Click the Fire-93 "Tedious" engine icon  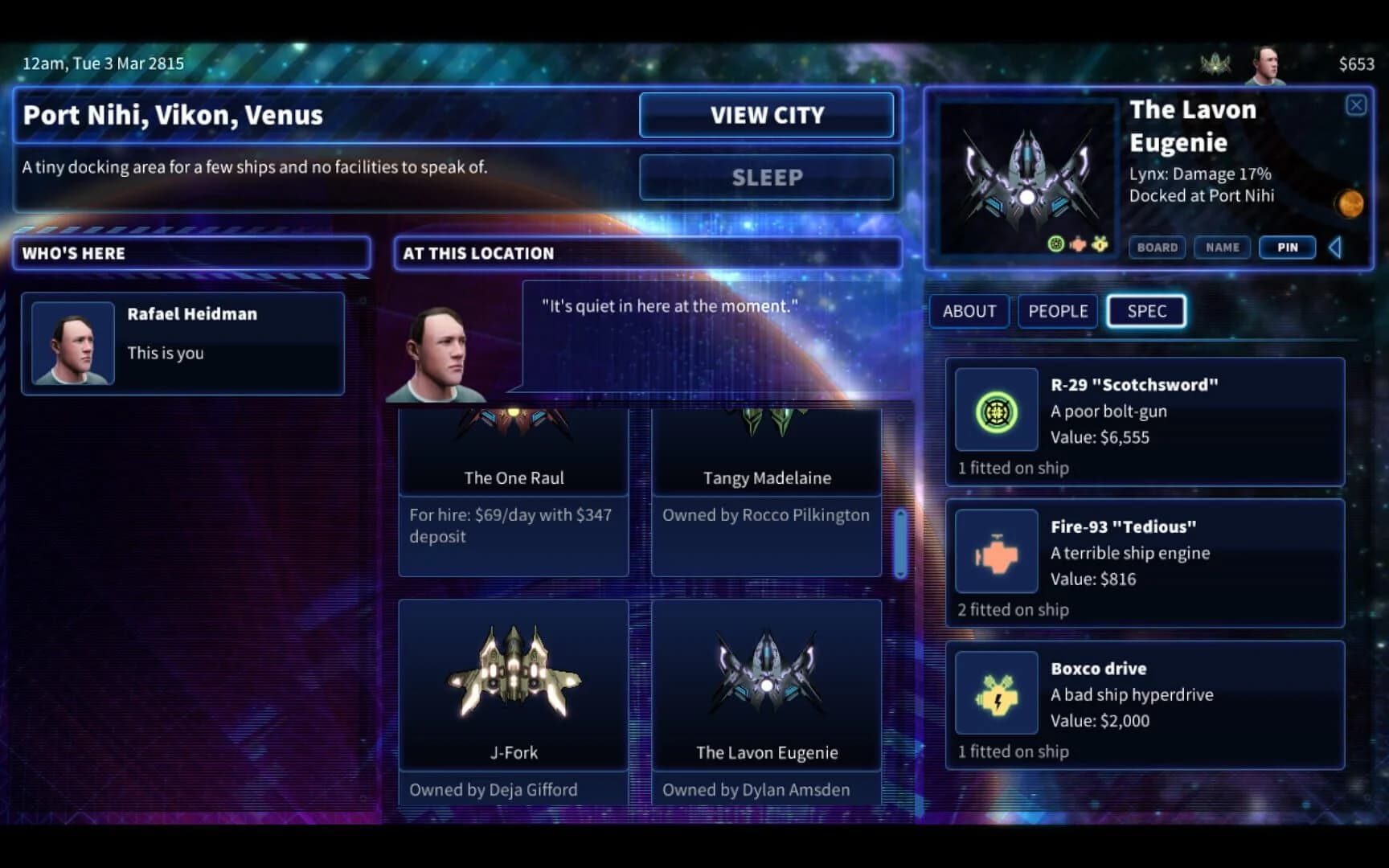pyautogui.click(x=996, y=552)
